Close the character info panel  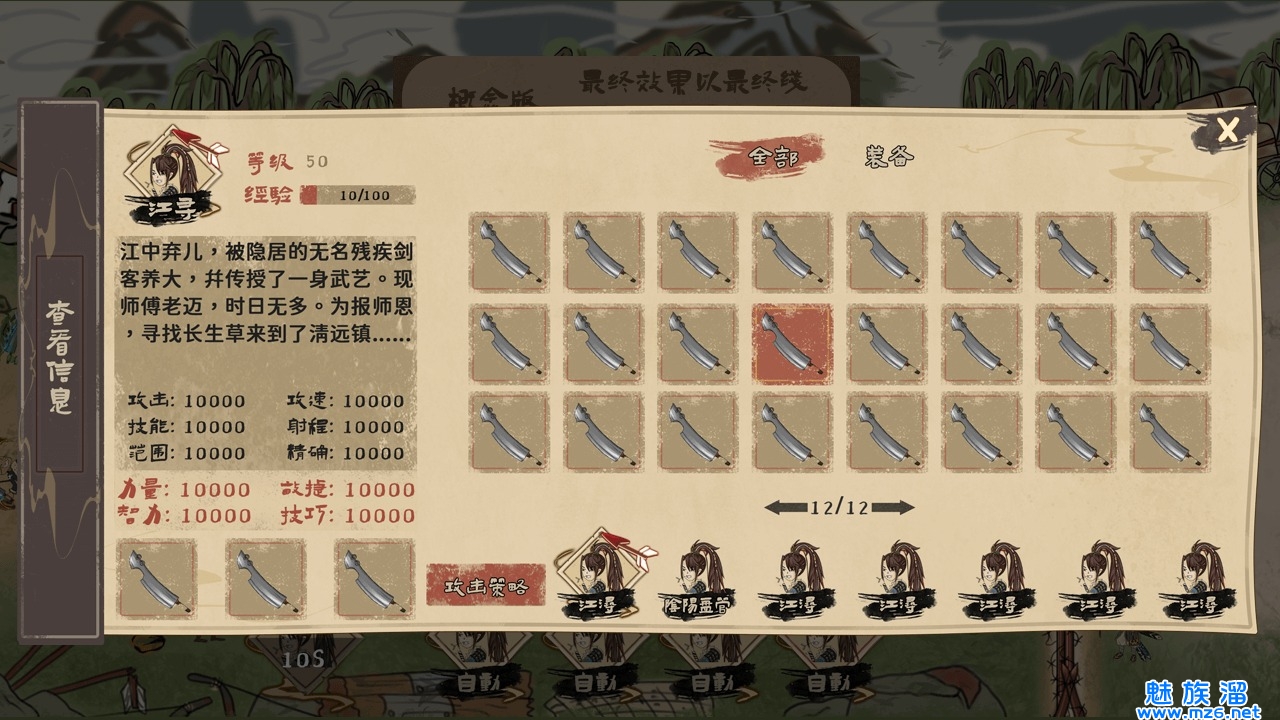[1227, 129]
